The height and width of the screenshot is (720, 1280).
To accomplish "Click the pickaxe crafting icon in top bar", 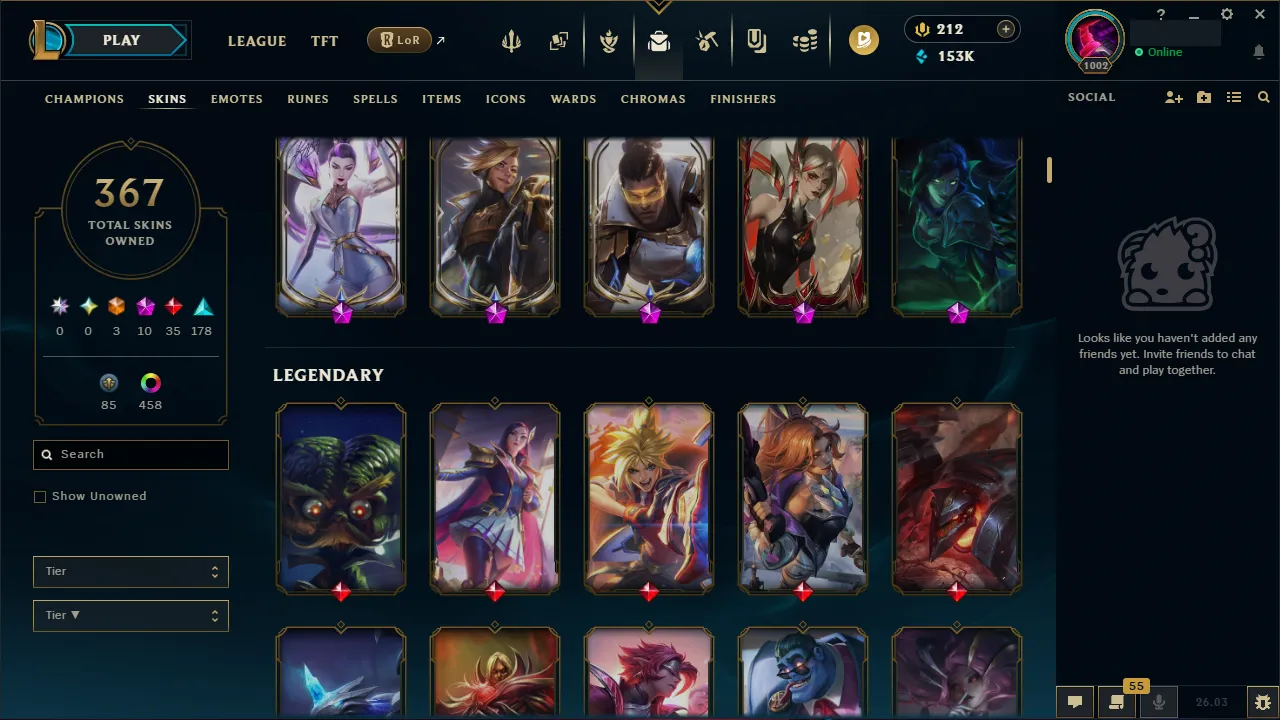I will click(x=706, y=40).
